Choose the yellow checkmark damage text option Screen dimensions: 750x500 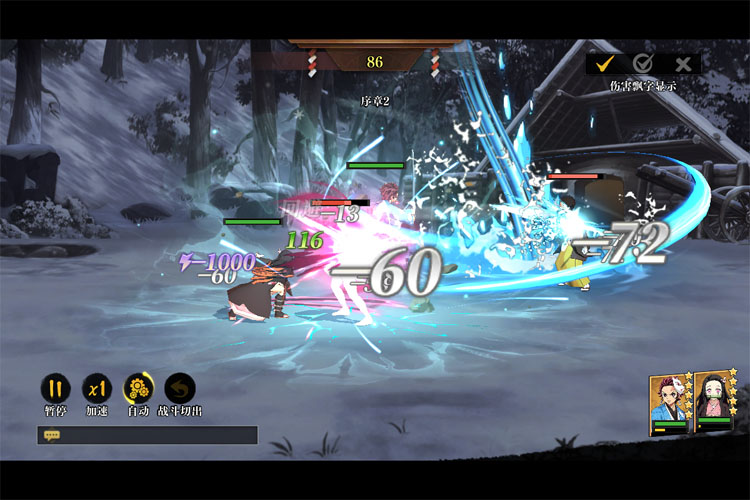[604, 63]
